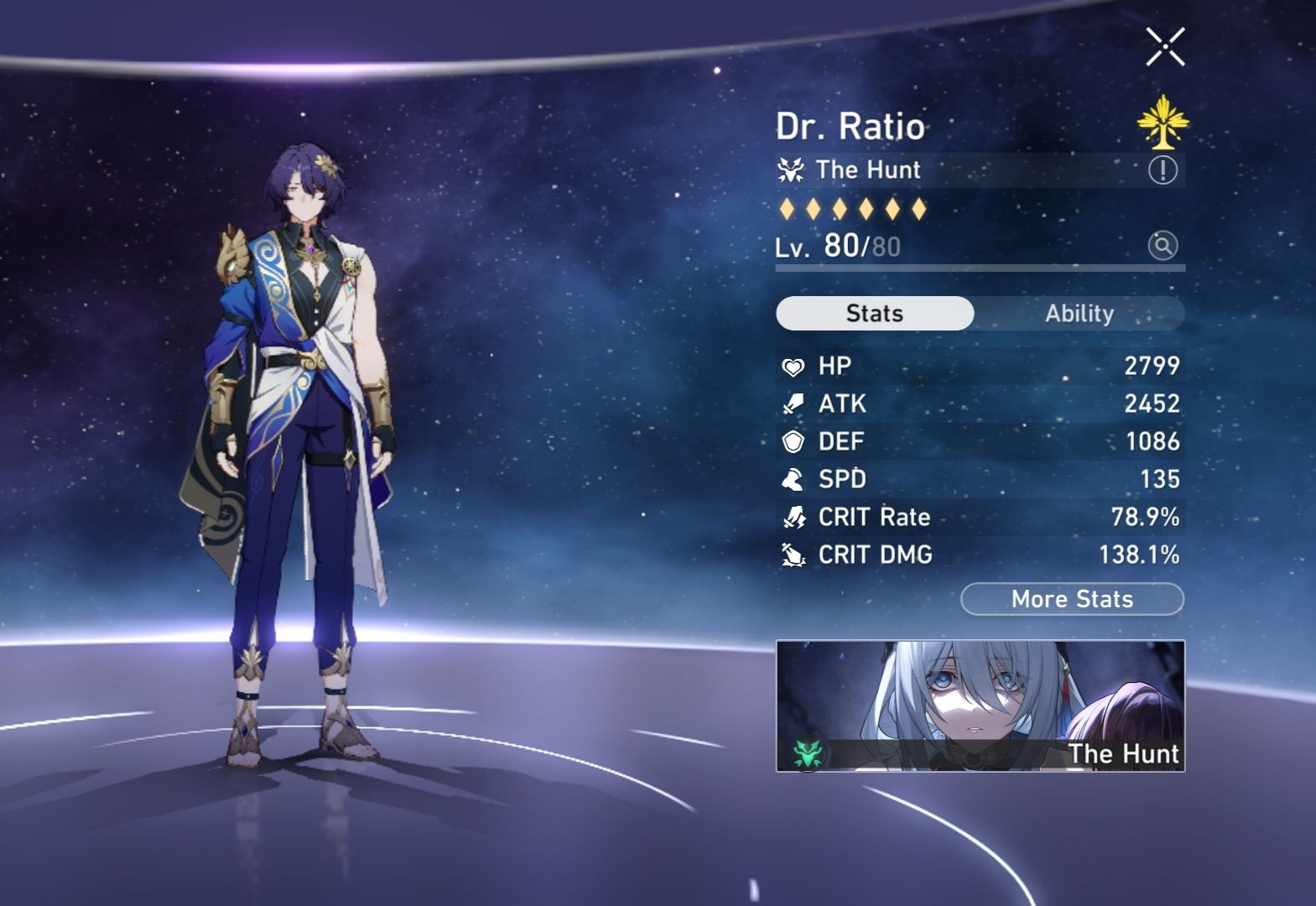Click the Hunt path icon beside character name
The height and width of the screenshot is (906, 1316).
(x=789, y=169)
